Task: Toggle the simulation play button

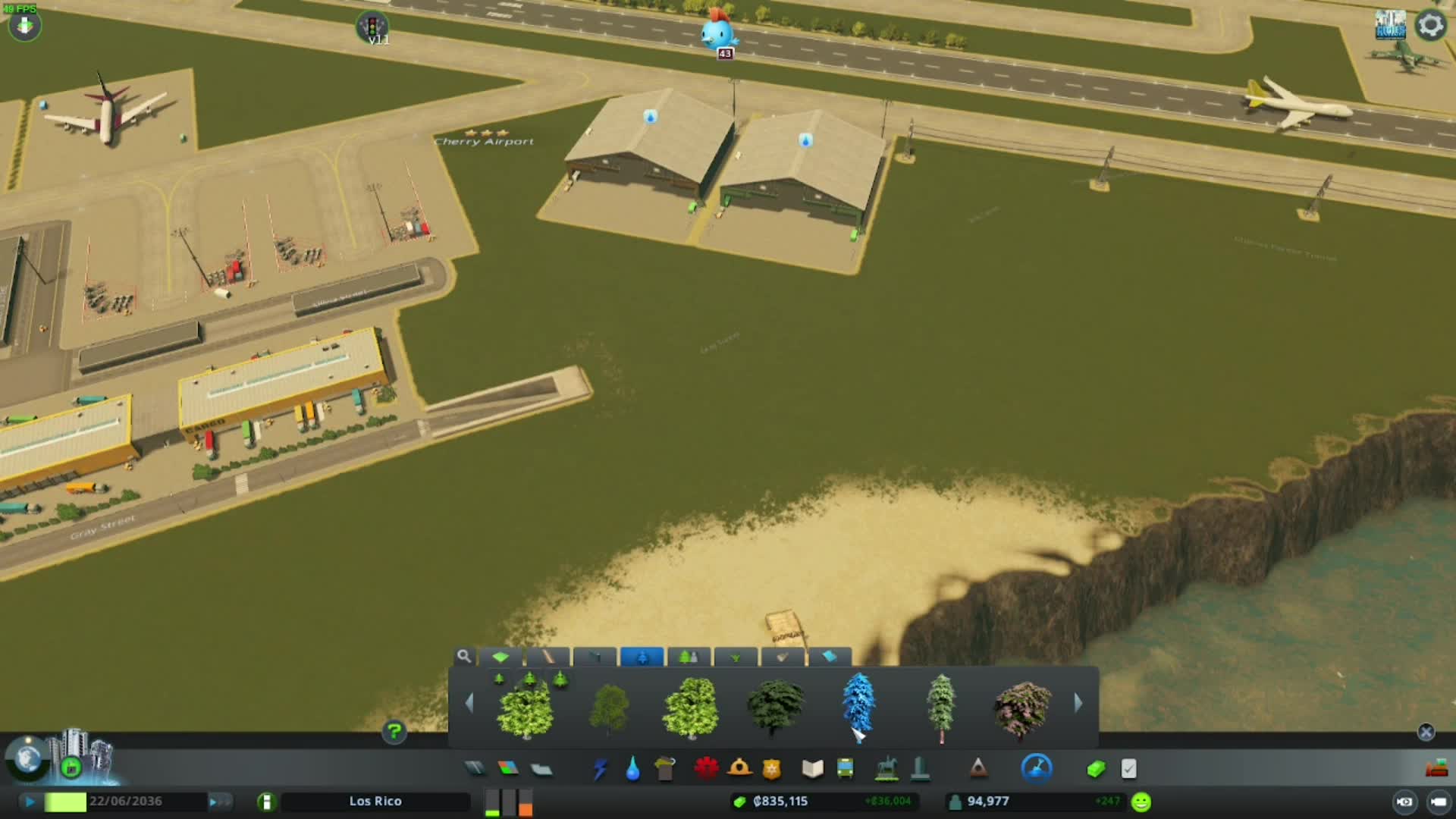Action: tap(30, 802)
